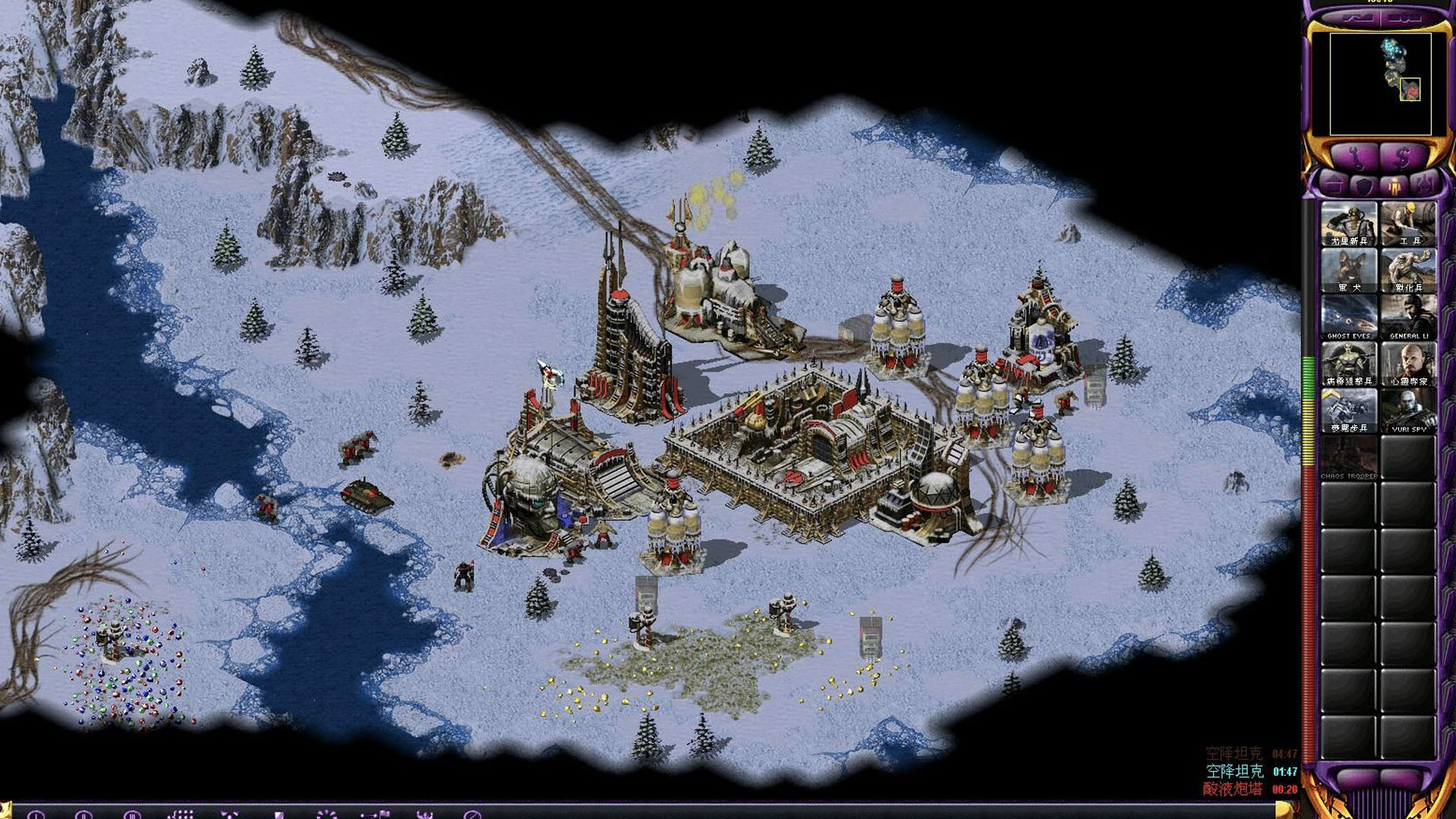Train a Brute (狂化兵) unit
The image size is (1456, 819).
pyautogui.click(x=1408, y=271)
